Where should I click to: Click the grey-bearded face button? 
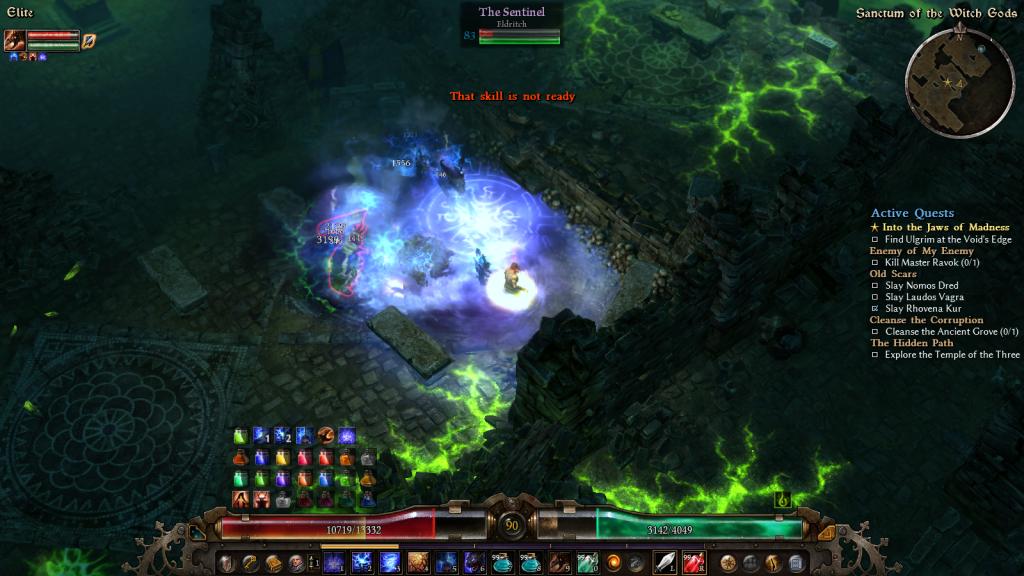pyautogui.click(x=295, y=562)
